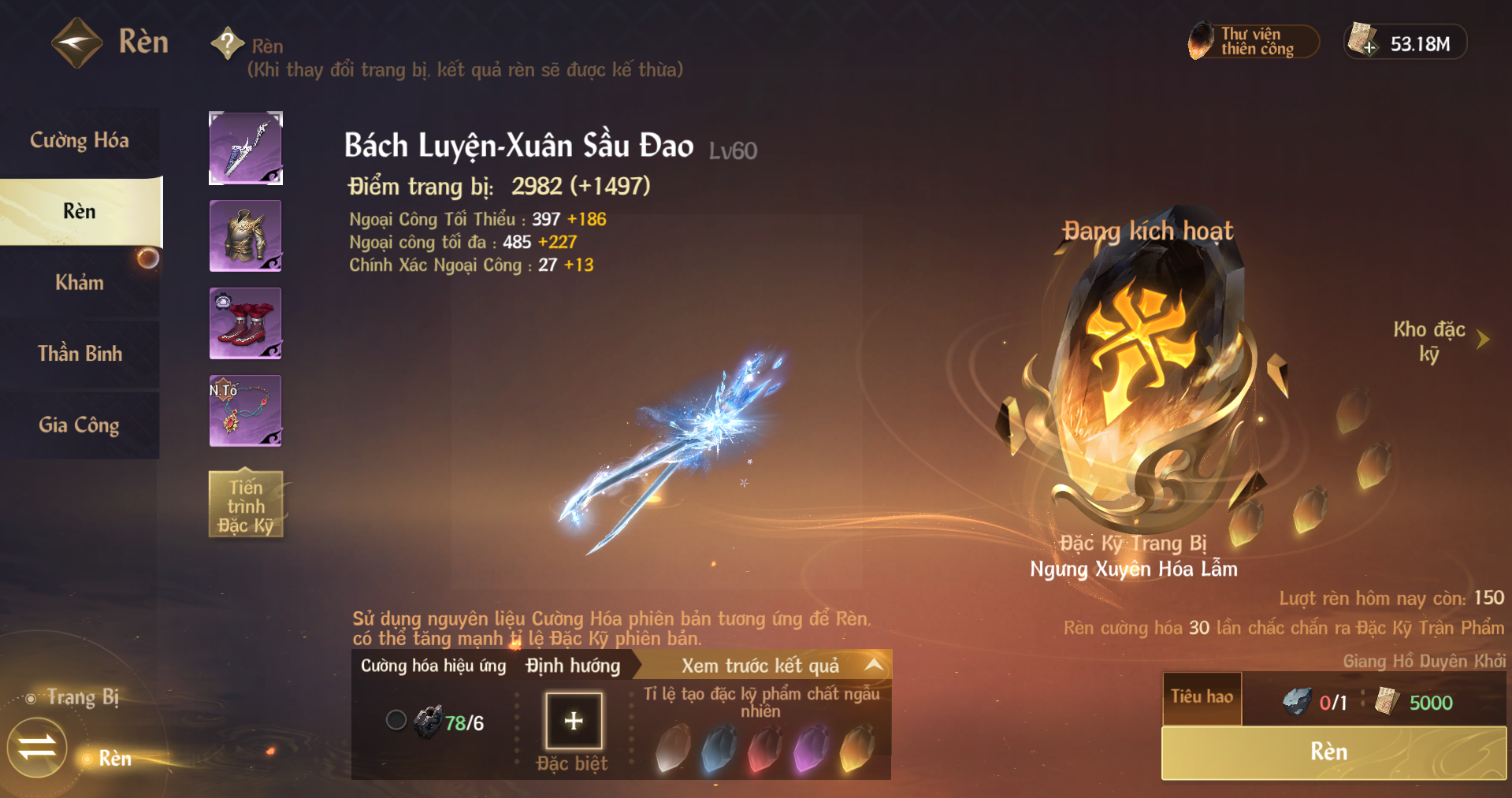
Task: Select the Rèn side tab
Action: pyautogui.click(x=80, y=211)
